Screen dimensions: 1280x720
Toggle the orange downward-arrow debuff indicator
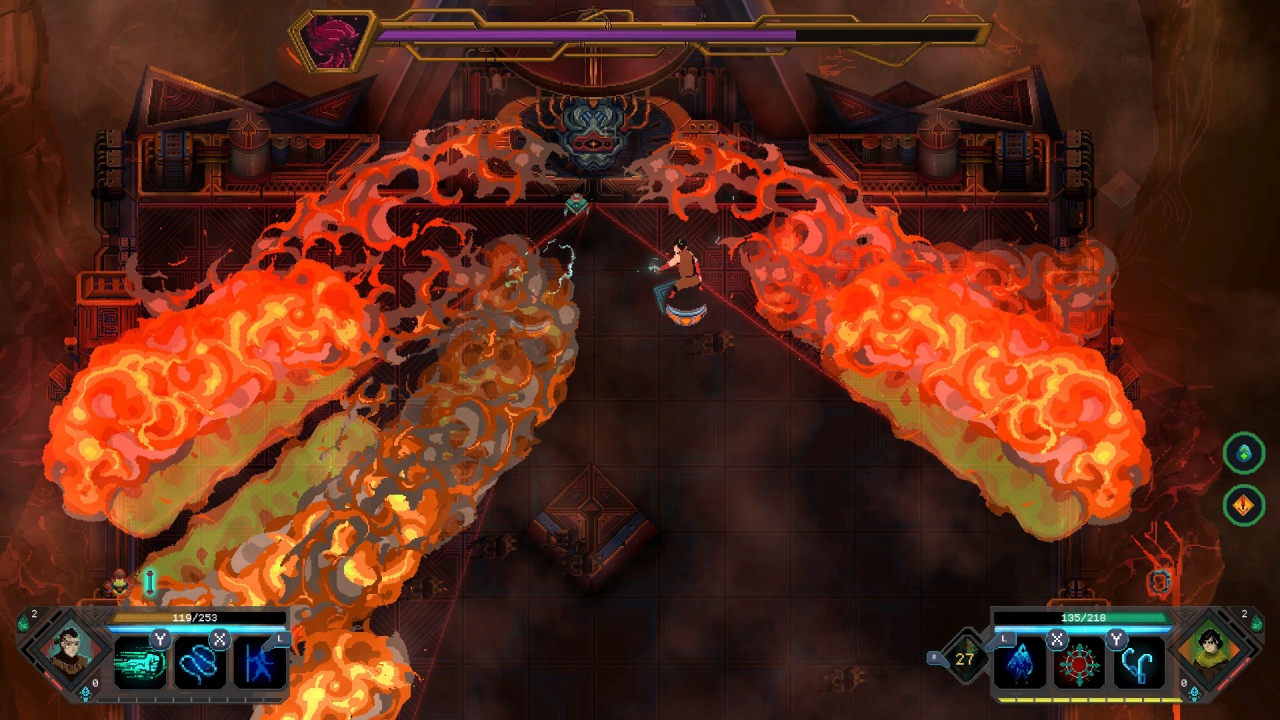pos(1243,504)
